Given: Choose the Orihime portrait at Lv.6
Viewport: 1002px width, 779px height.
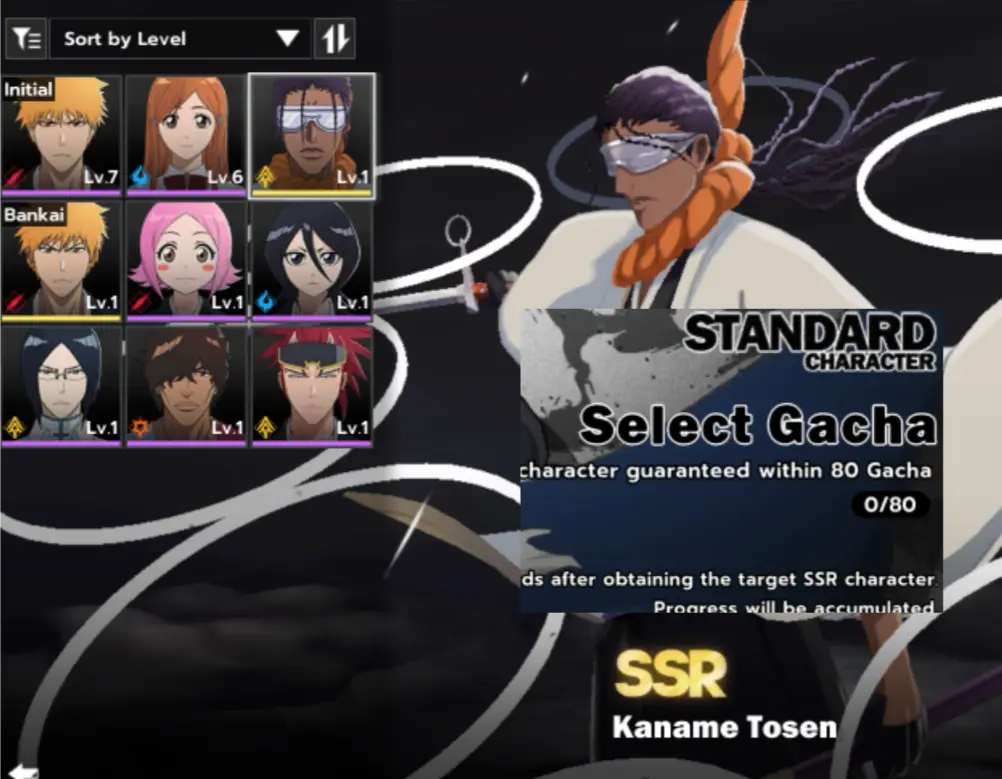Looking at the screenshot, I should (x=187, y=135).
